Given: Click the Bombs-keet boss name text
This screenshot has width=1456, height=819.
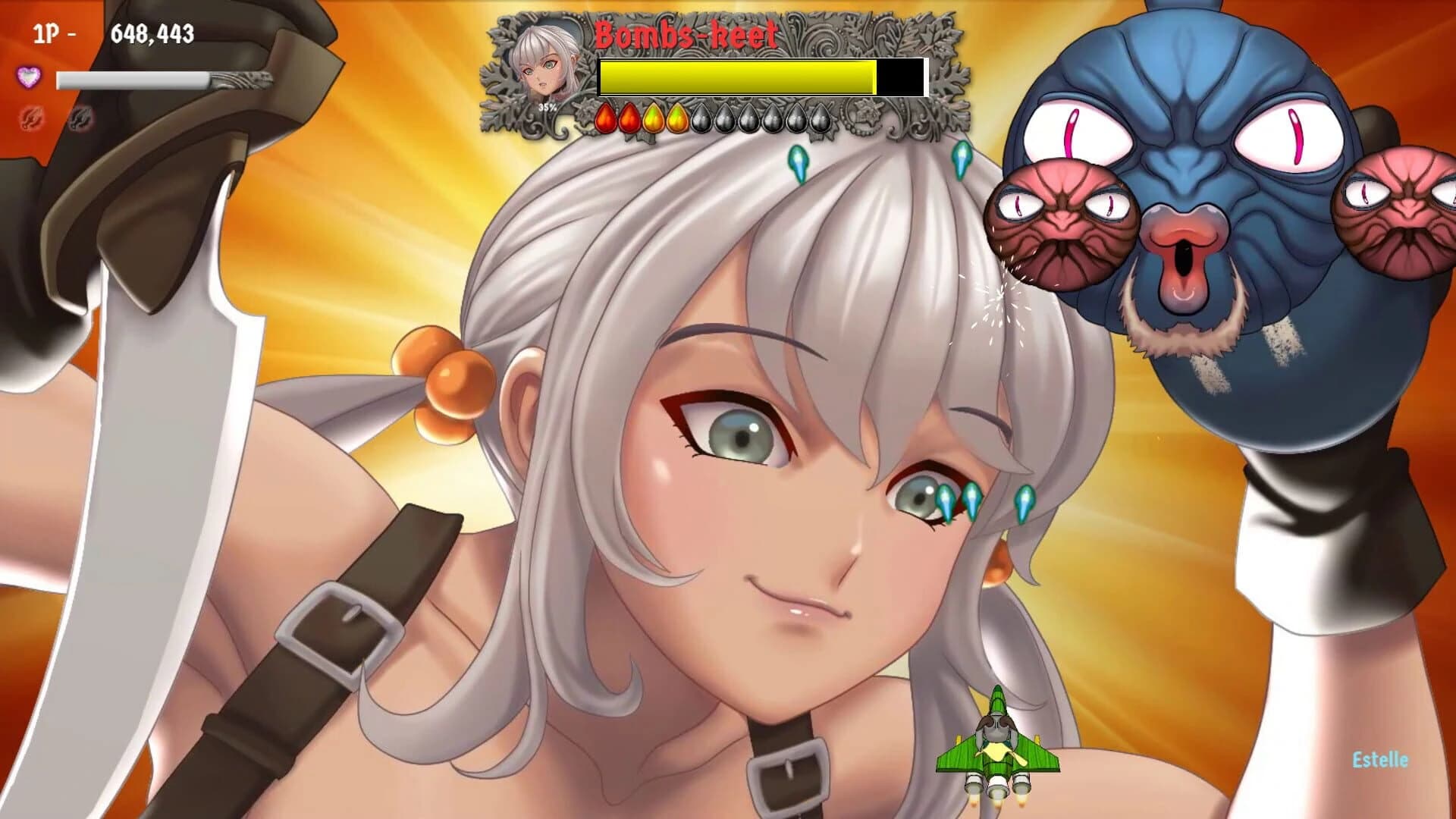Looking at the screenshot, I should [x=685, y=32].
